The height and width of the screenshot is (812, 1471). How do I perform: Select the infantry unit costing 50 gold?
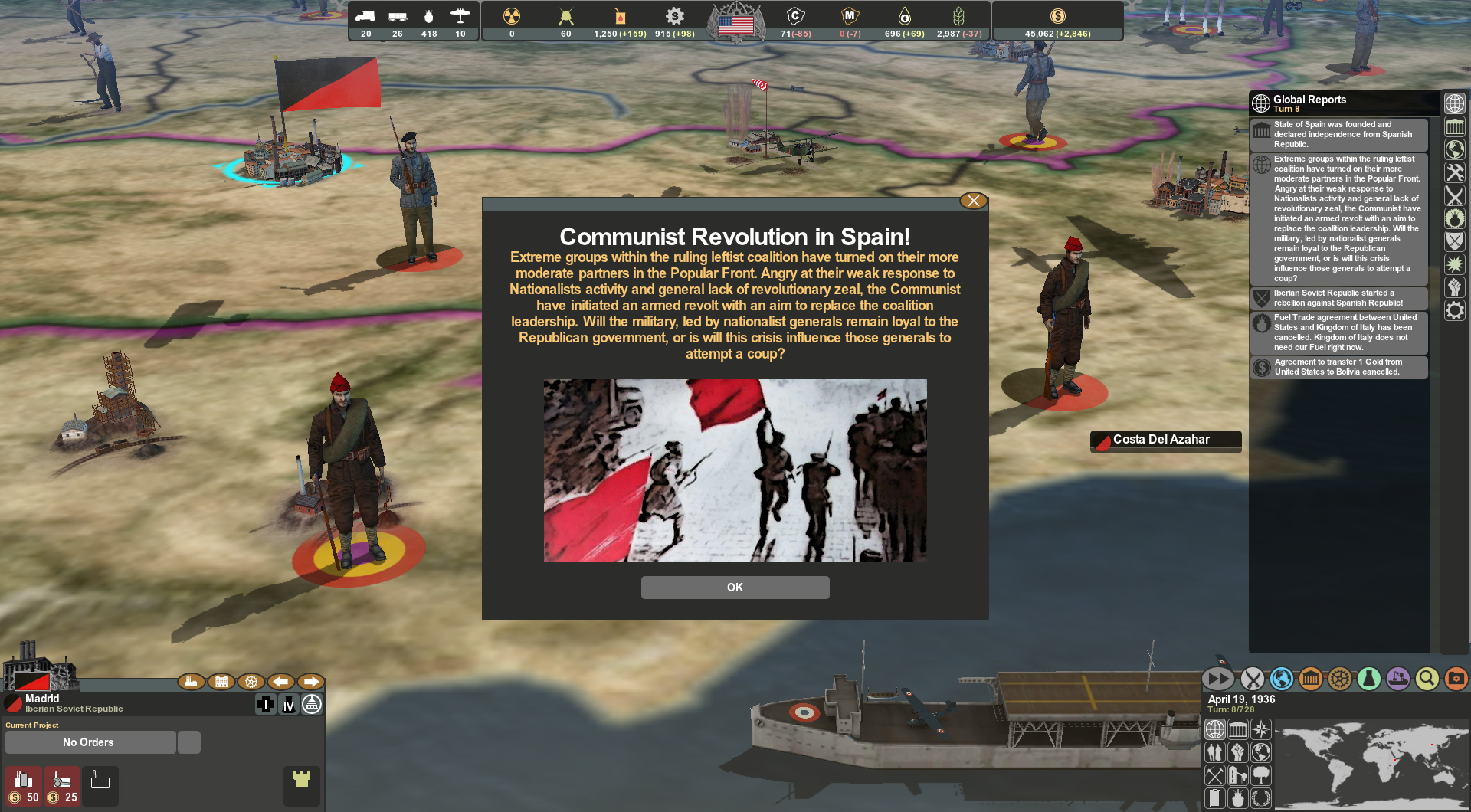[24, 787]
